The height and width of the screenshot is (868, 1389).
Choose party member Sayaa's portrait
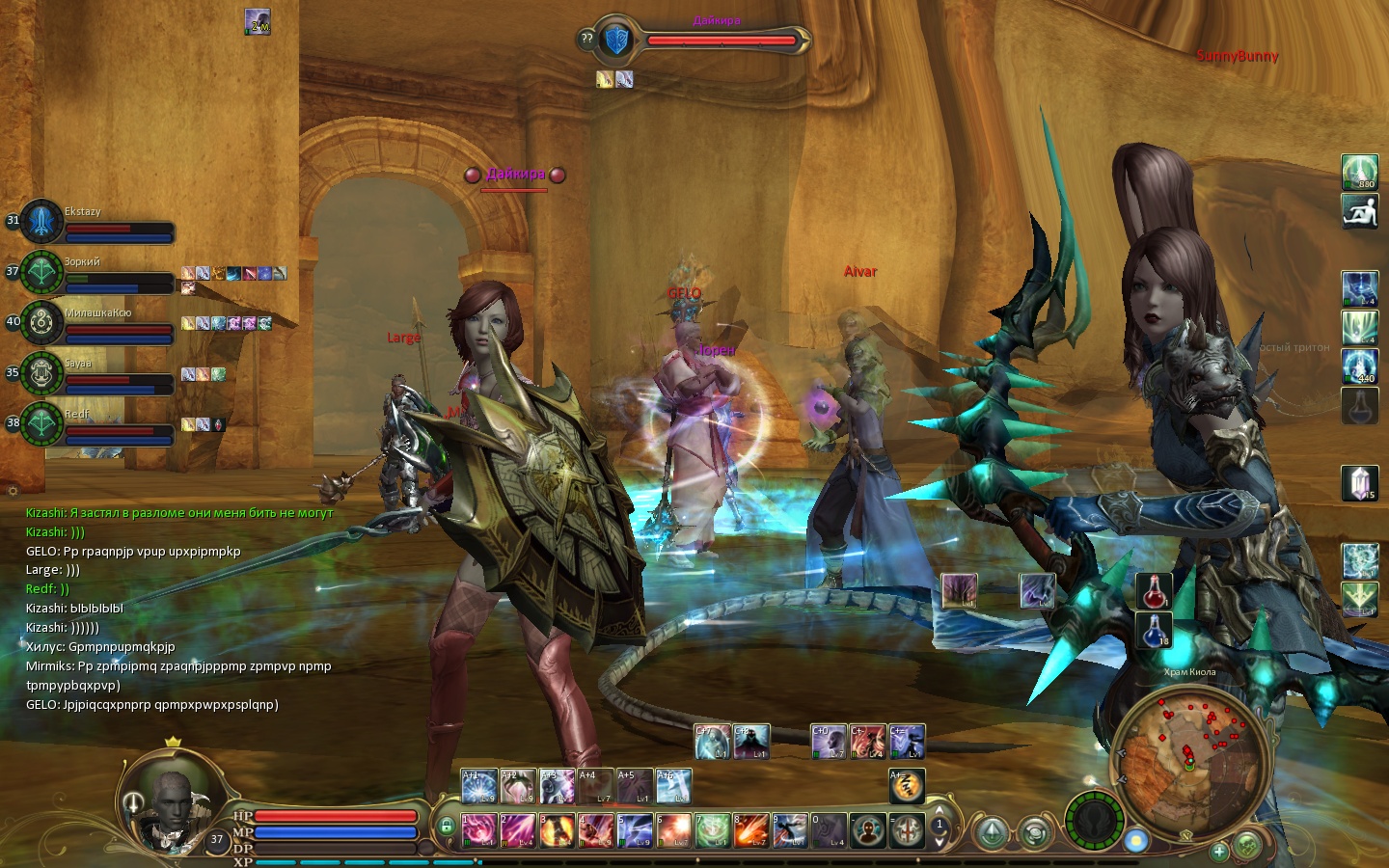tap(42, 373)
